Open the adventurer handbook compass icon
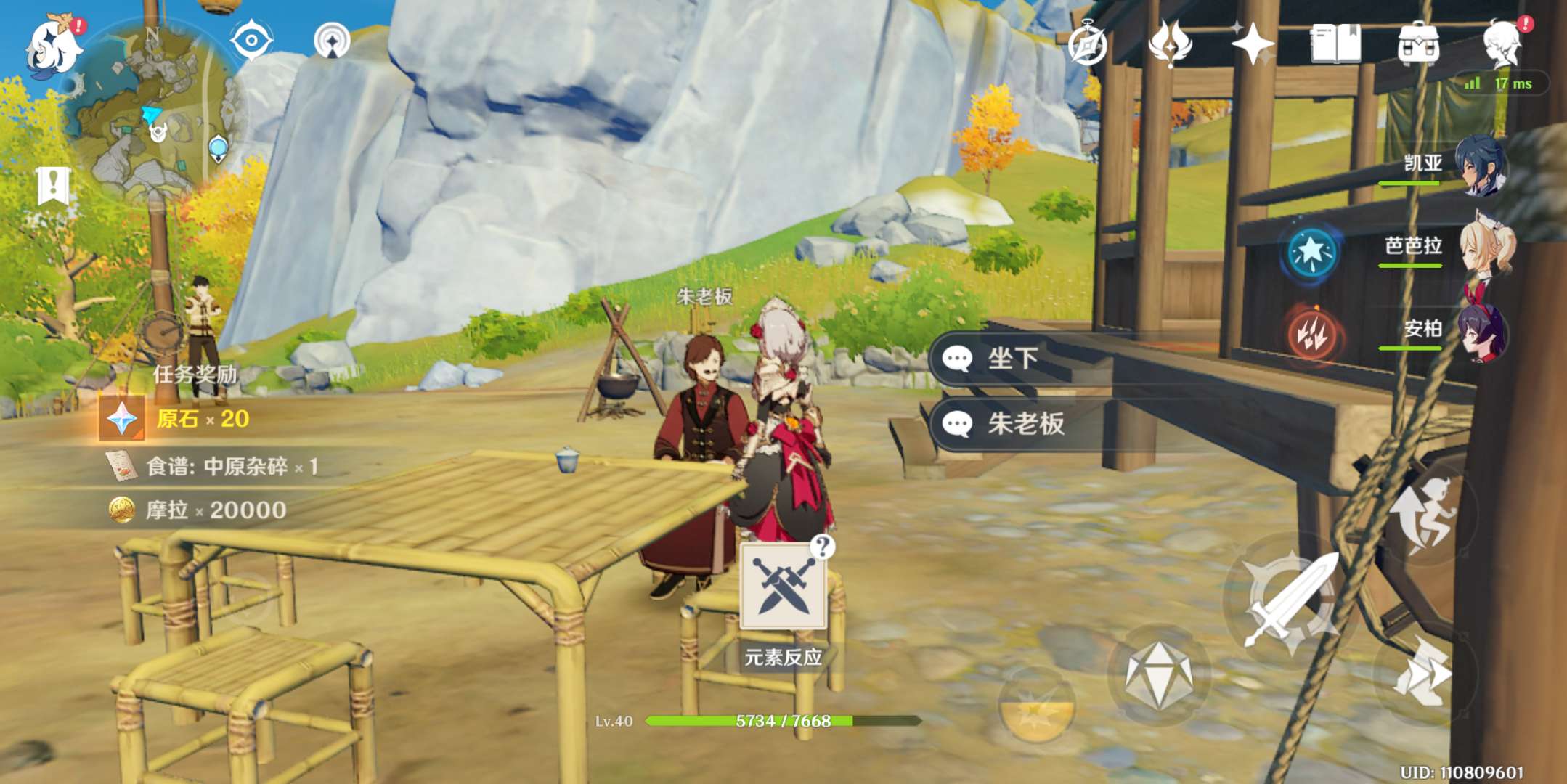 pos(1087,44)
